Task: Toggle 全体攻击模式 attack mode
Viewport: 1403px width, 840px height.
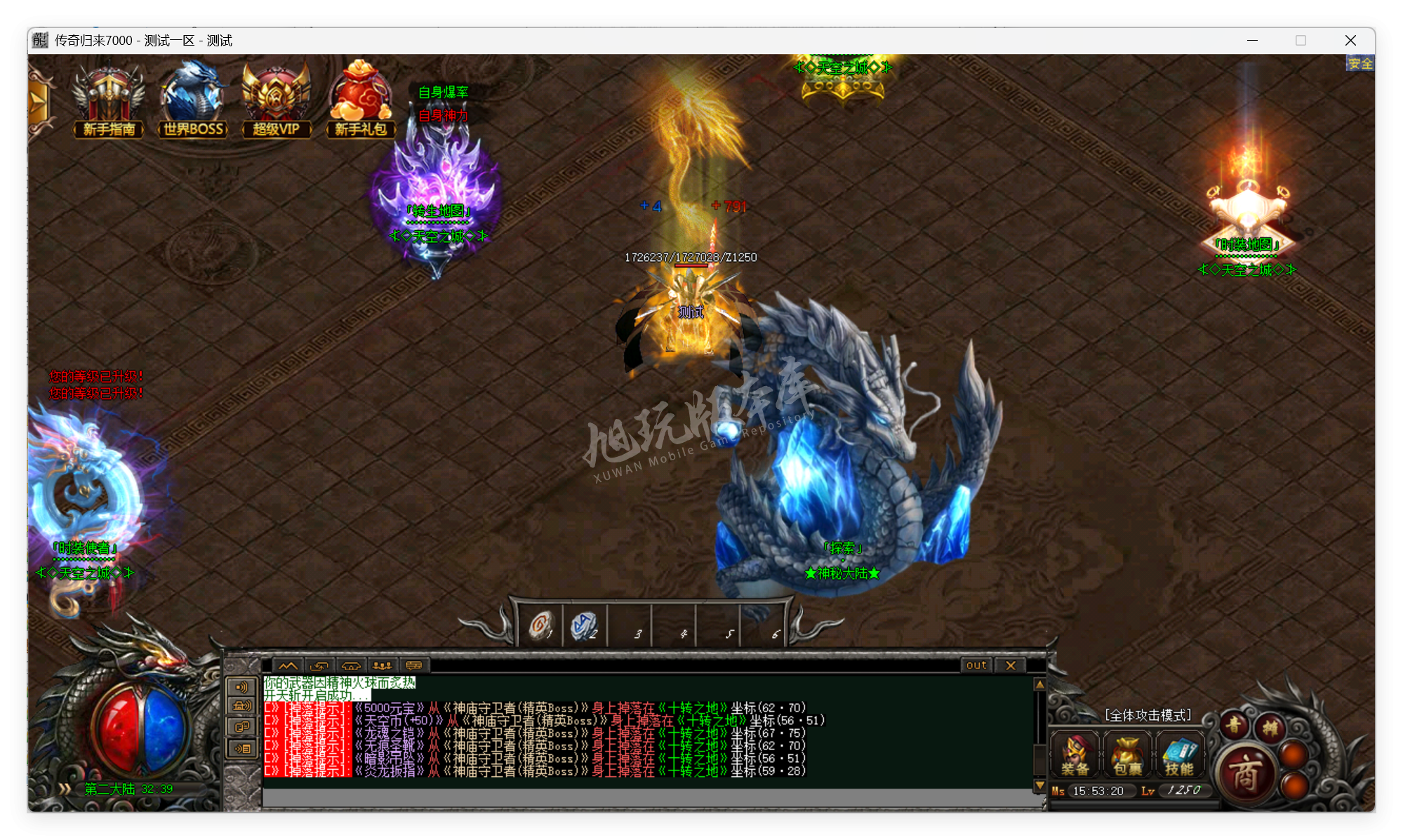Action: [1149, 713]
